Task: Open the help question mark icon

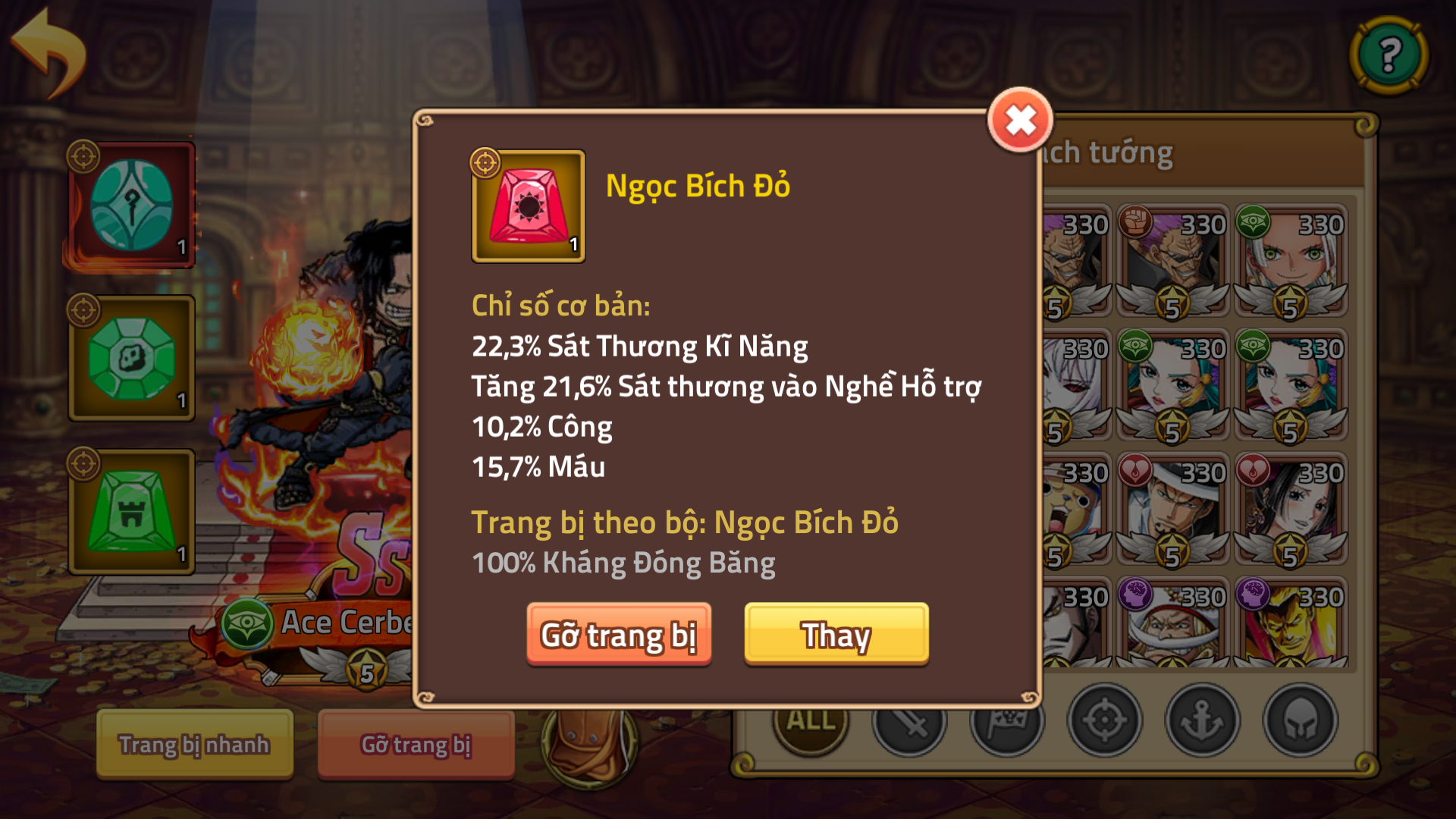Action: [x=1389, y=53]
